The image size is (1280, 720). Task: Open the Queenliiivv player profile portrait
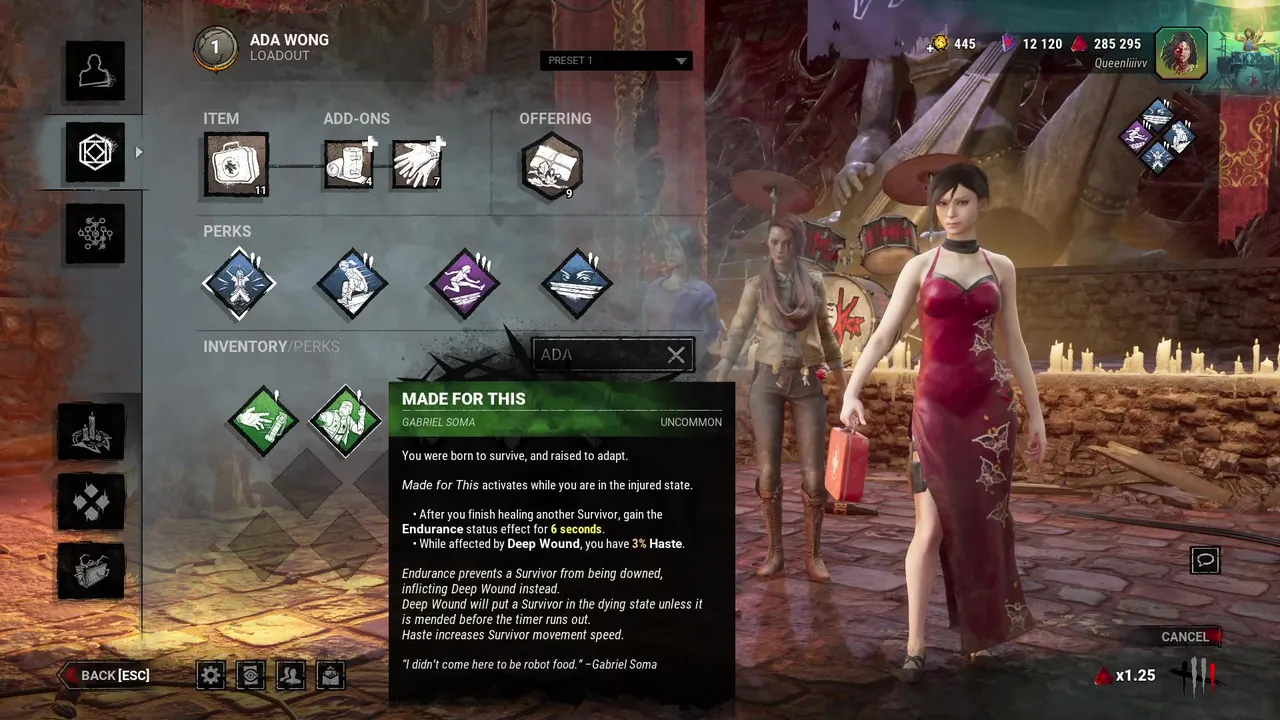1181,53
